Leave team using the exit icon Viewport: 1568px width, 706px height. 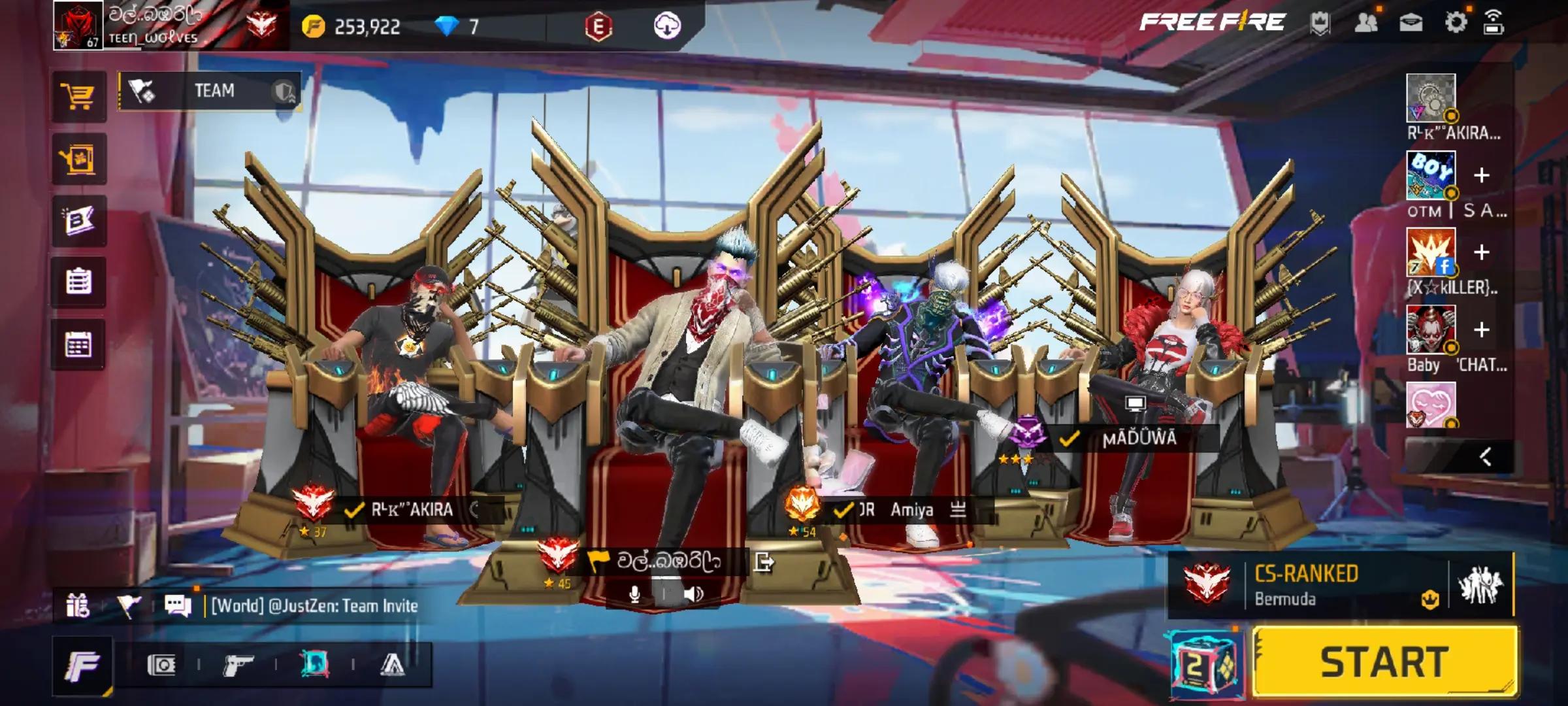(x=764, y=562)
